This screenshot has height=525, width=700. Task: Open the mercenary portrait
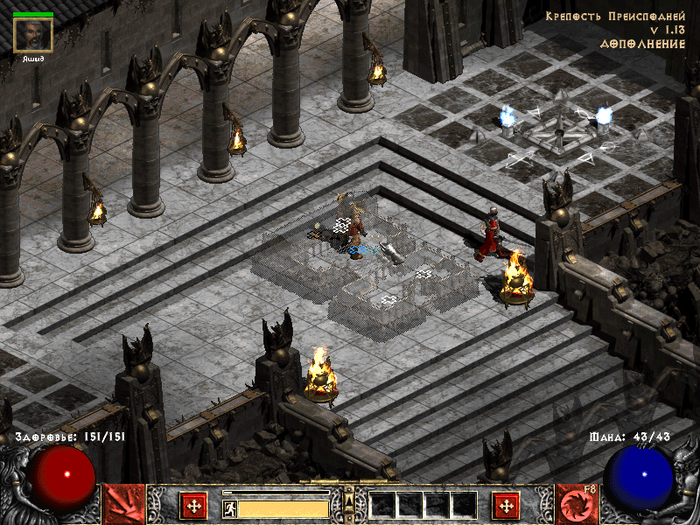click(x=33, y=34)
